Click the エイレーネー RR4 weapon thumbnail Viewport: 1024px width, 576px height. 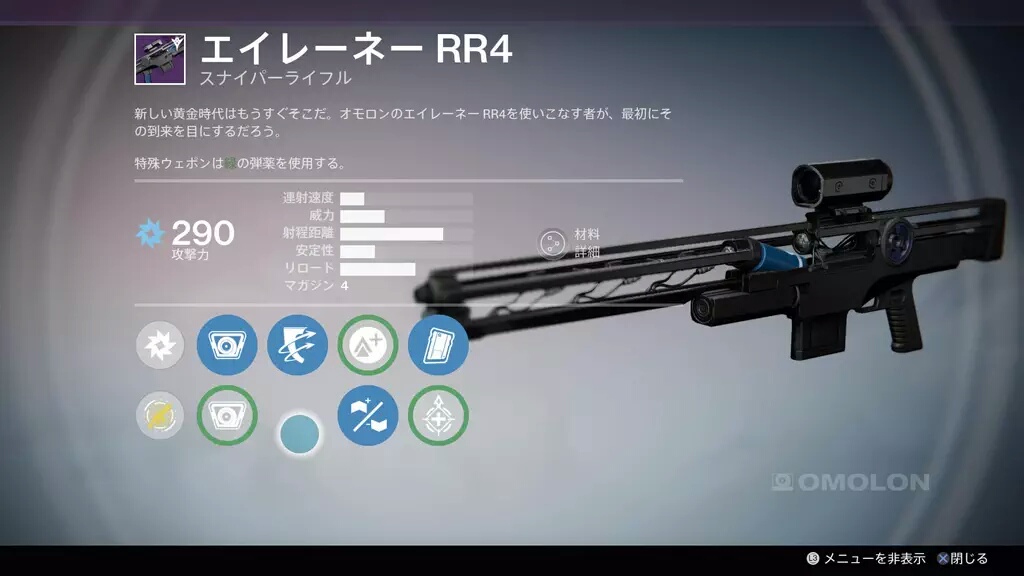(x=160, y=59)
